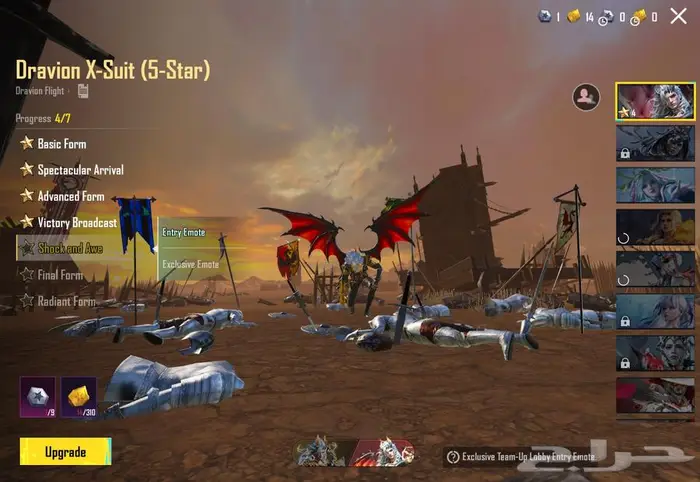Screen dimensions: 700x482
Task: Select the Shock and Awe stage
Action: click(x=70, y=248)
